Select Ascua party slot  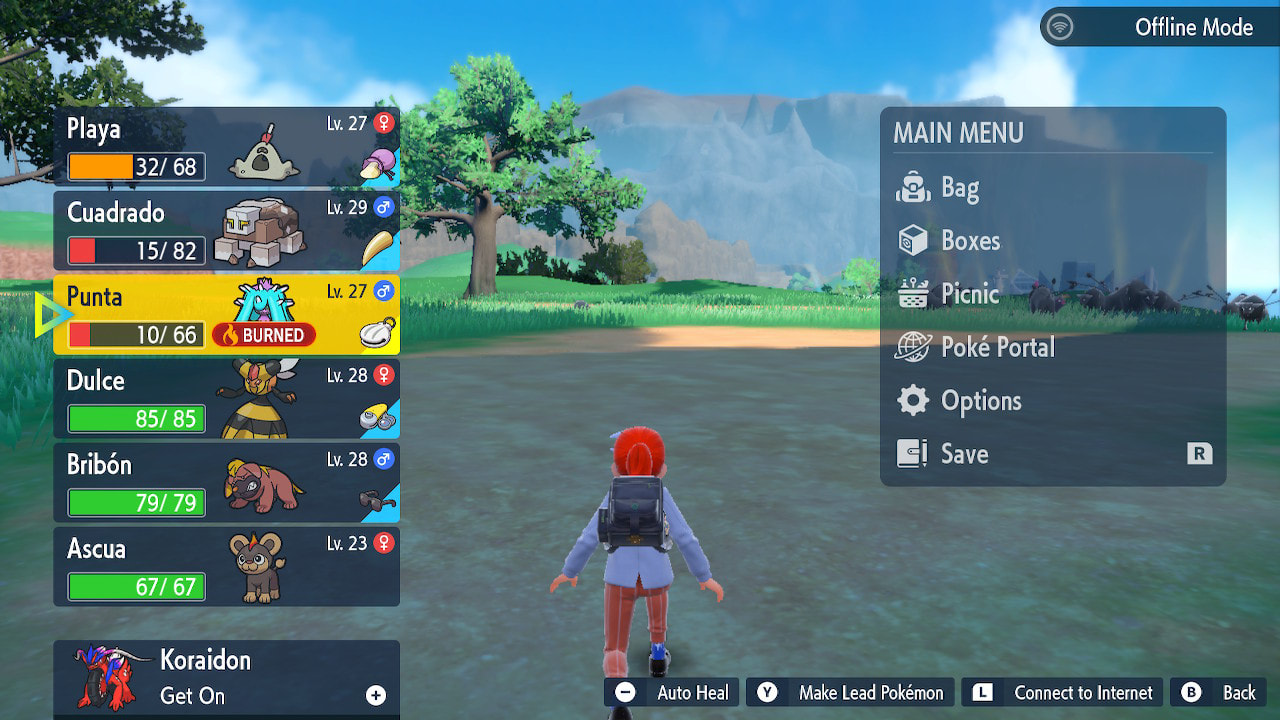(x=226, y=567)
